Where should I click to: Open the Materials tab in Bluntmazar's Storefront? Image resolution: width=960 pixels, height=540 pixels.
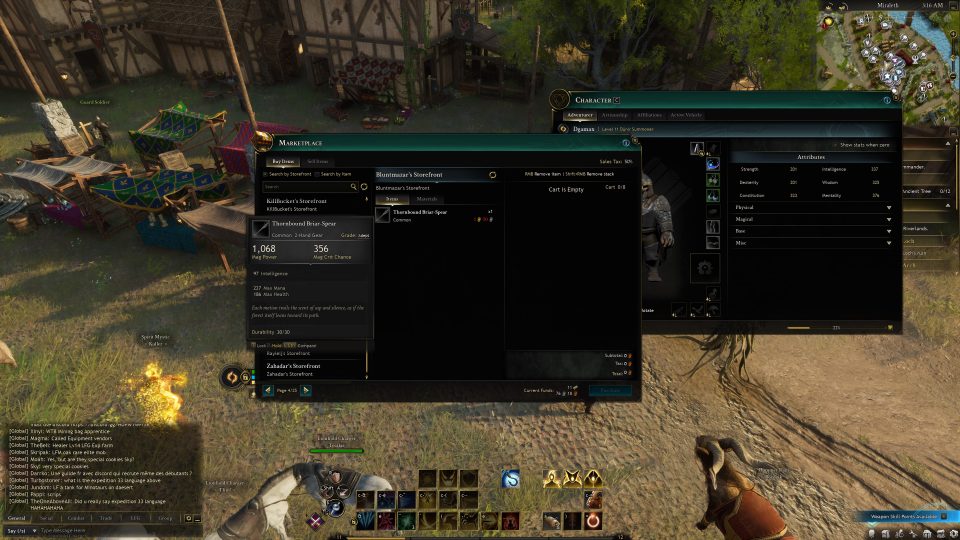426,200
